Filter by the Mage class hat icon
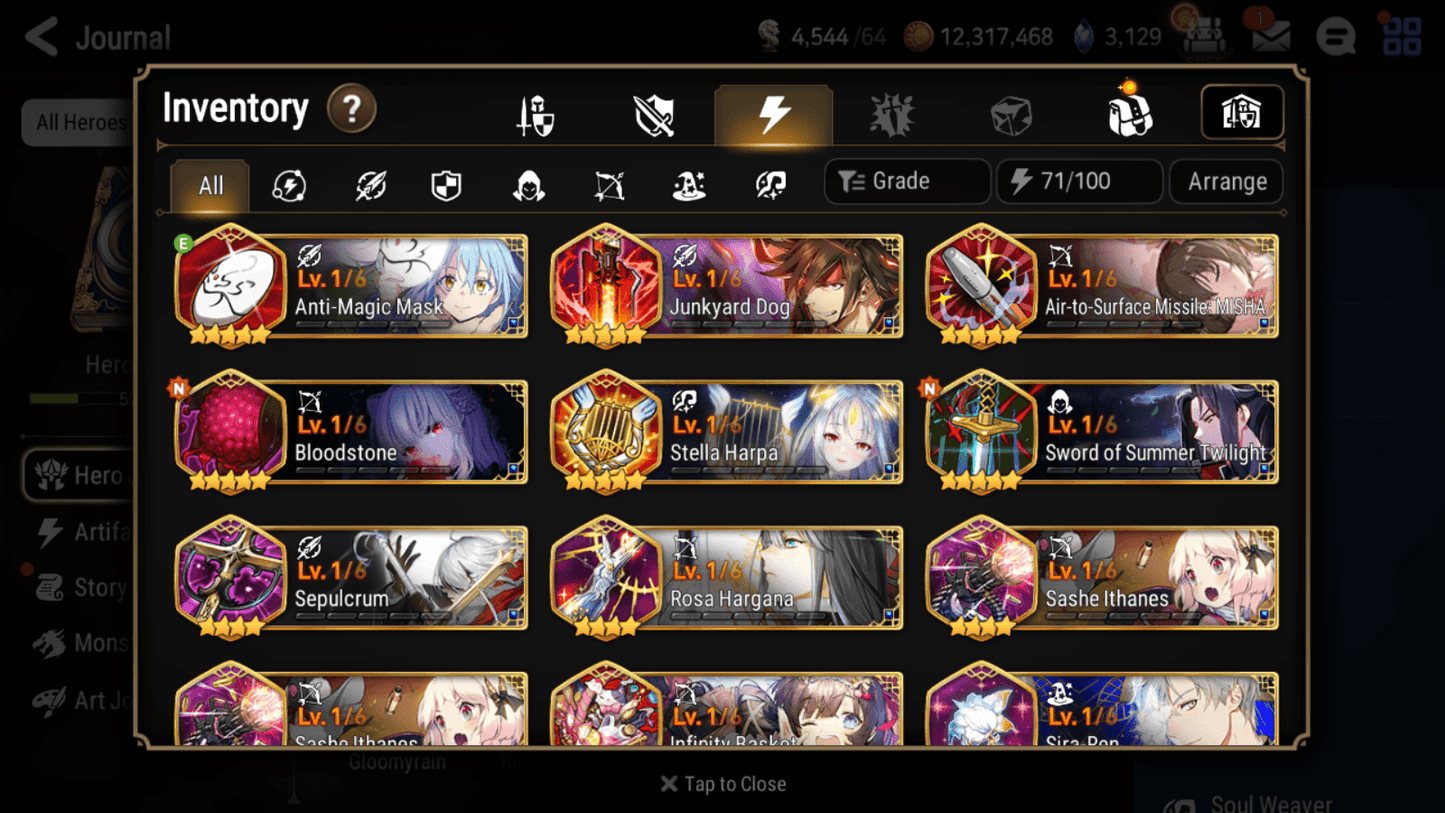Image resolution: width=1445 pixels, height=813 pixels. (689, 181)
